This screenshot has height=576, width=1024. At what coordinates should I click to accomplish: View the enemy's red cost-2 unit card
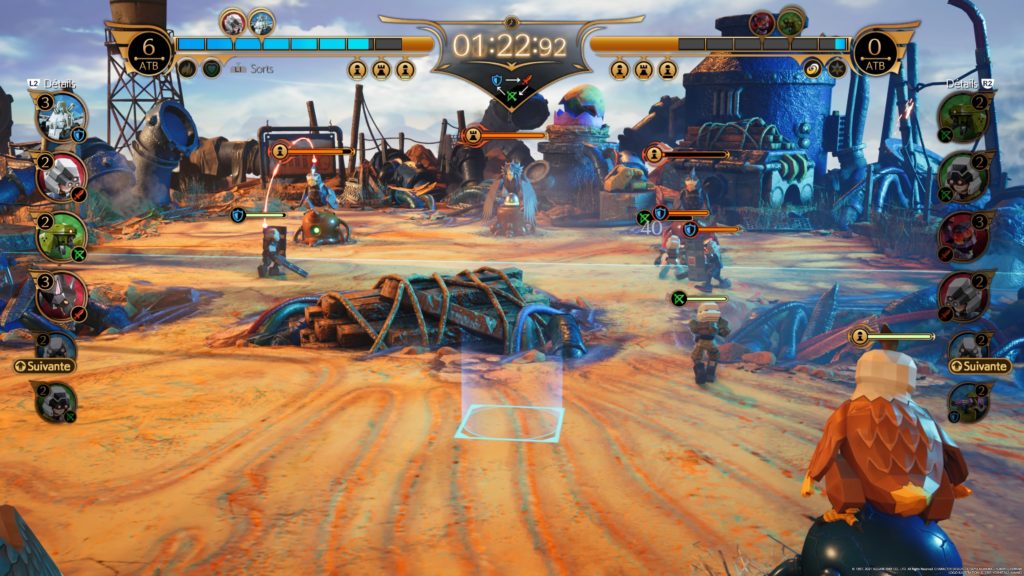pyautogui.click(x=964, y=297)
